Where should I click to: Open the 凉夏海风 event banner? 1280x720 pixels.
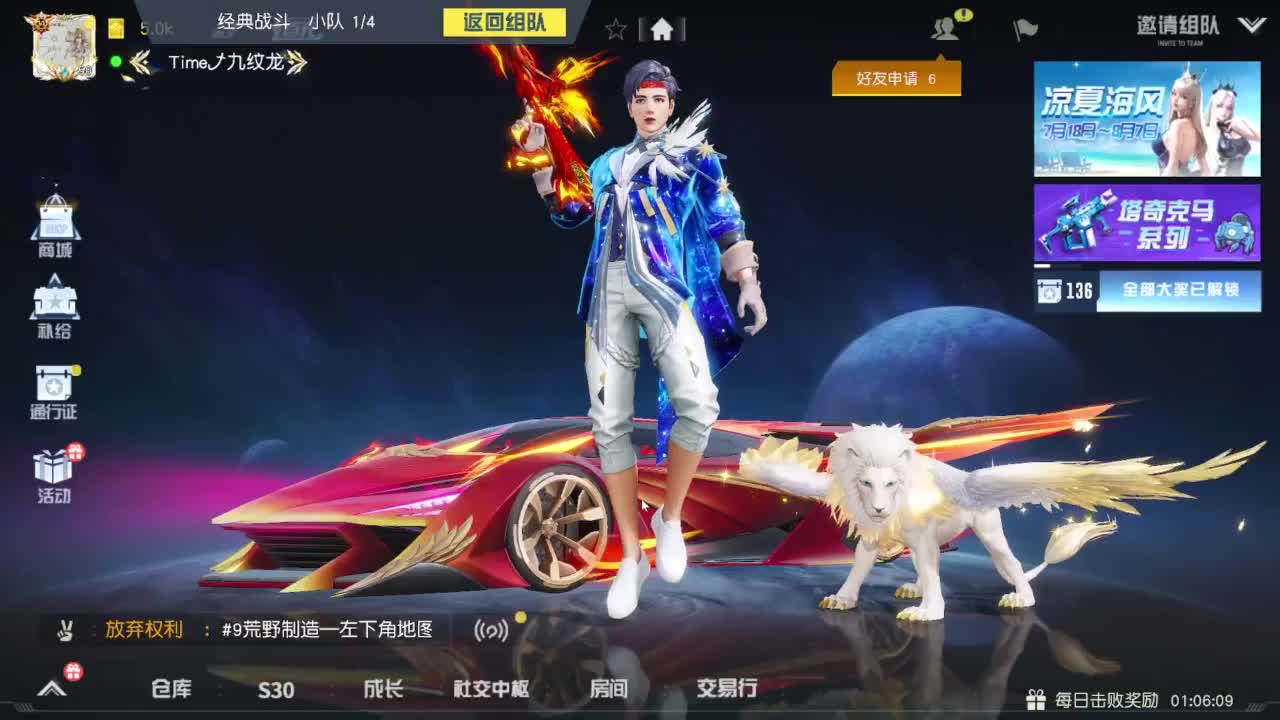pos(1147,120)
